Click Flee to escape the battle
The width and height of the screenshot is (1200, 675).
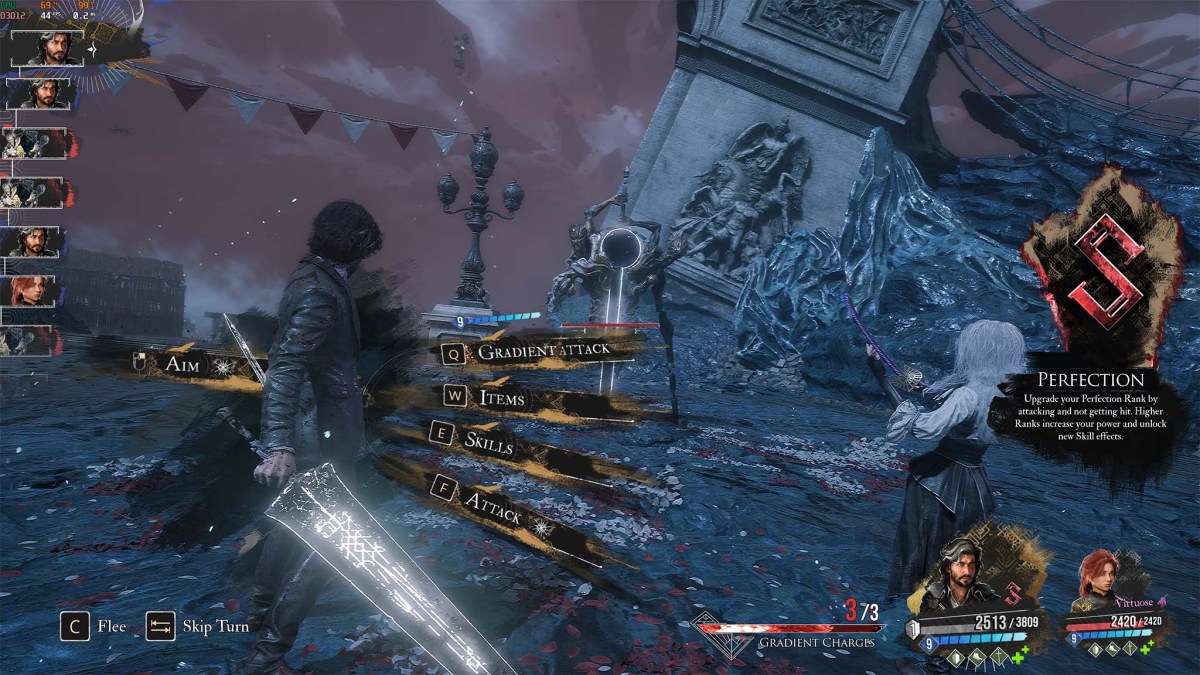point(96,627)
